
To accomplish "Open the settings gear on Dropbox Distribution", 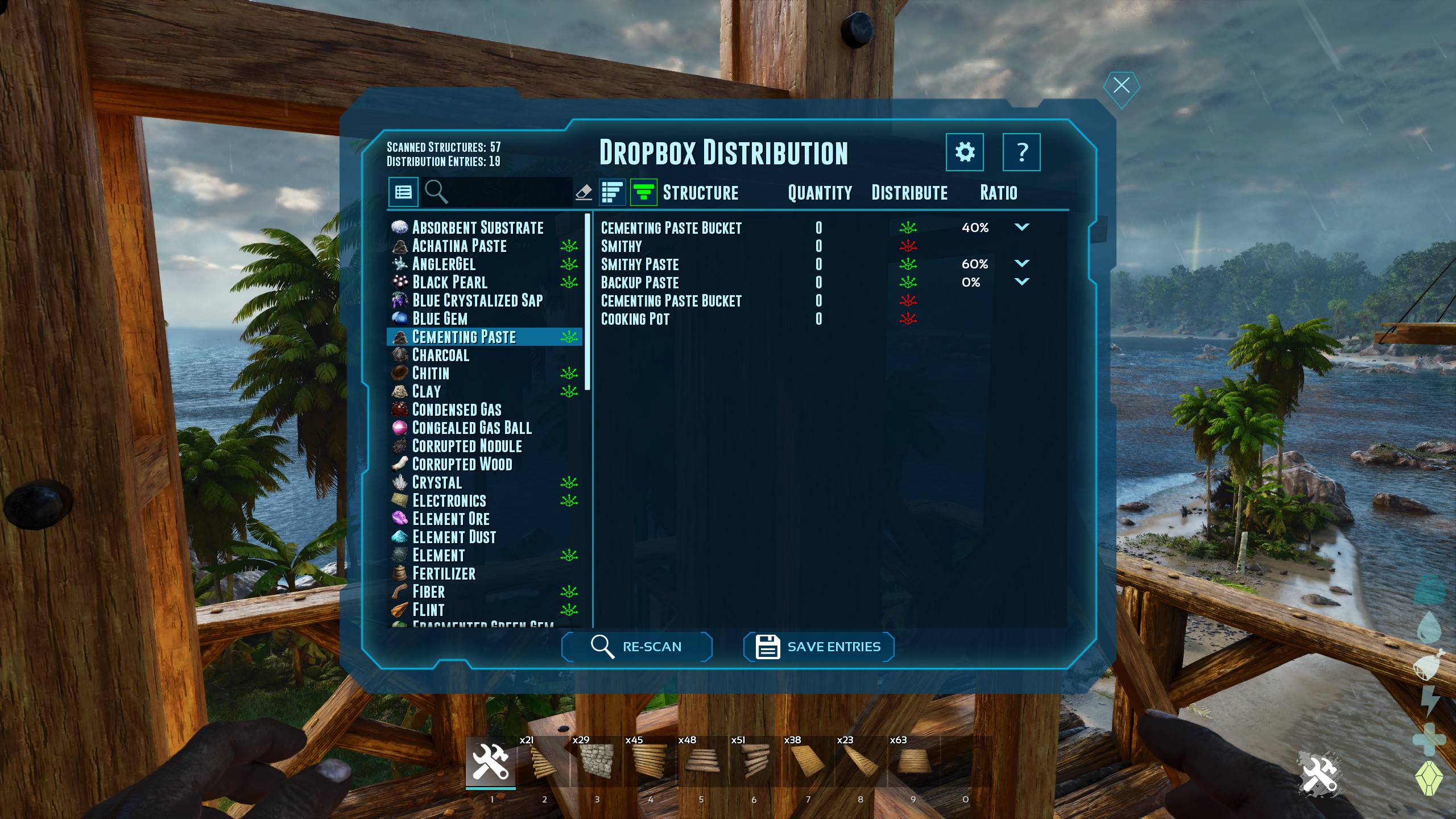I will point(965,152).
